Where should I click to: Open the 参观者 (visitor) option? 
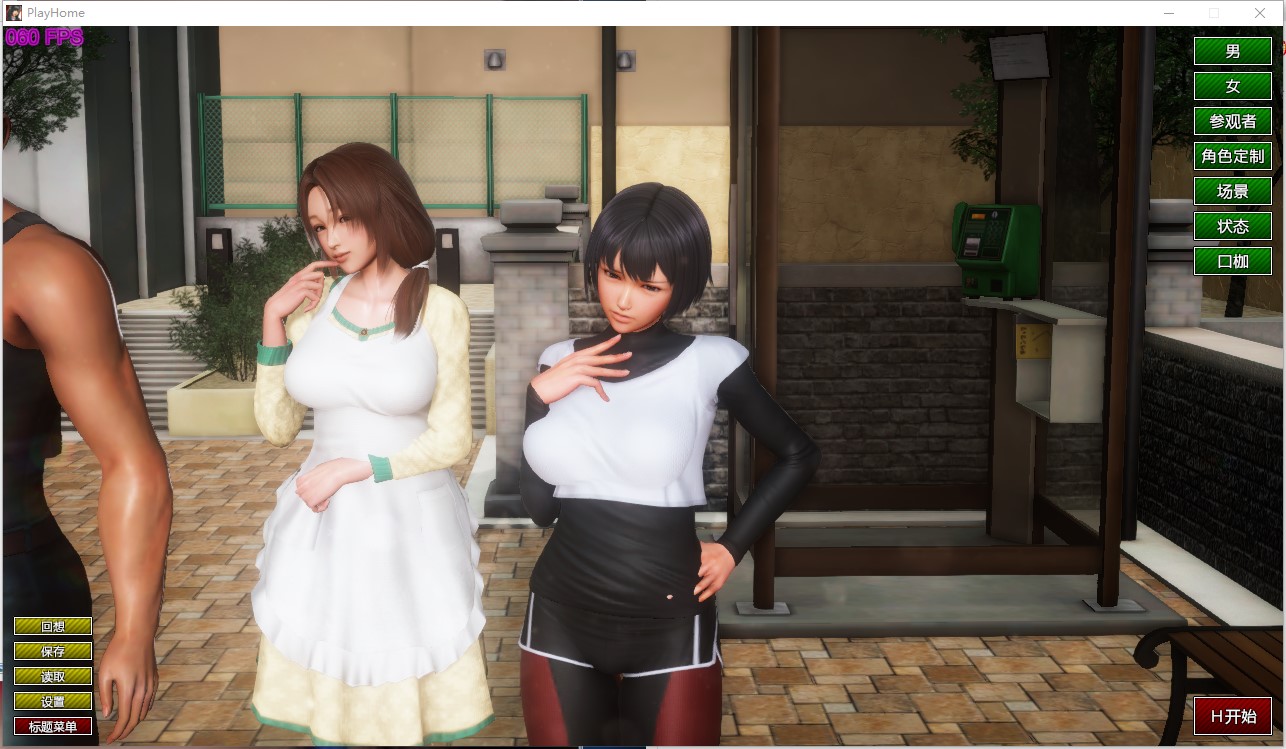pyautogui.click(x=1232, y=121)
